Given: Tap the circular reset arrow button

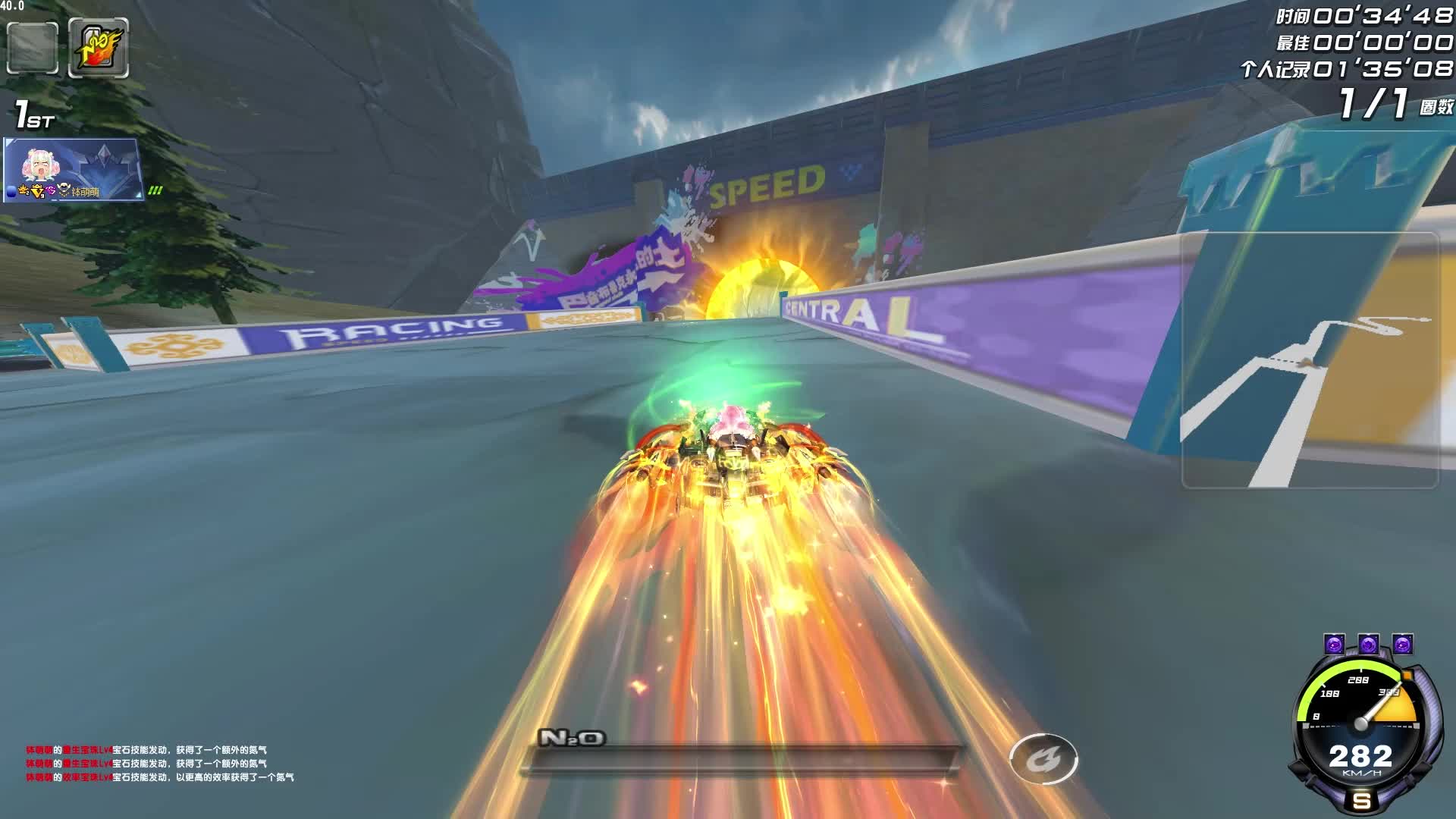Looking at the screenshot, I should point(1043,758).
